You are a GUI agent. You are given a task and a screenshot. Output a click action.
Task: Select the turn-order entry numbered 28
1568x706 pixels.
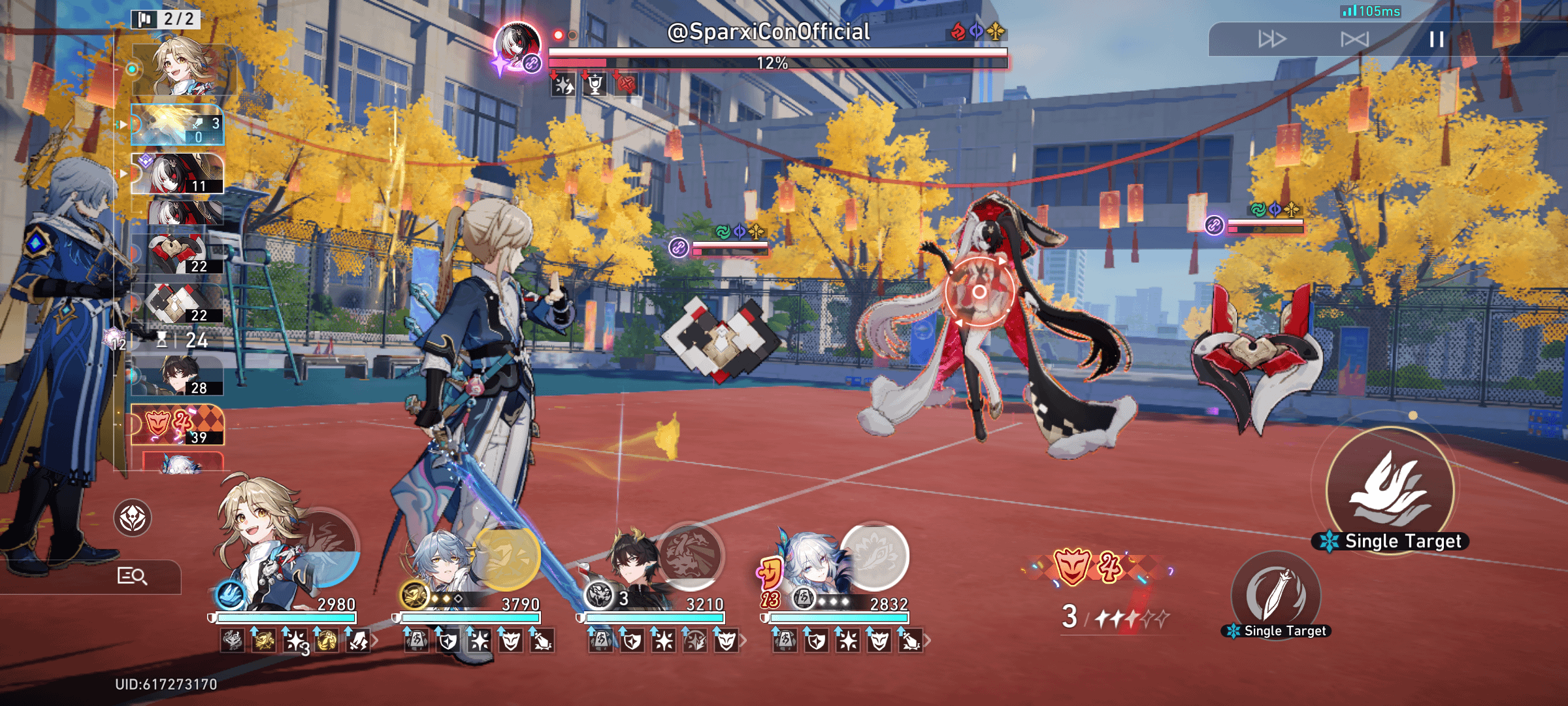(177, 376)
